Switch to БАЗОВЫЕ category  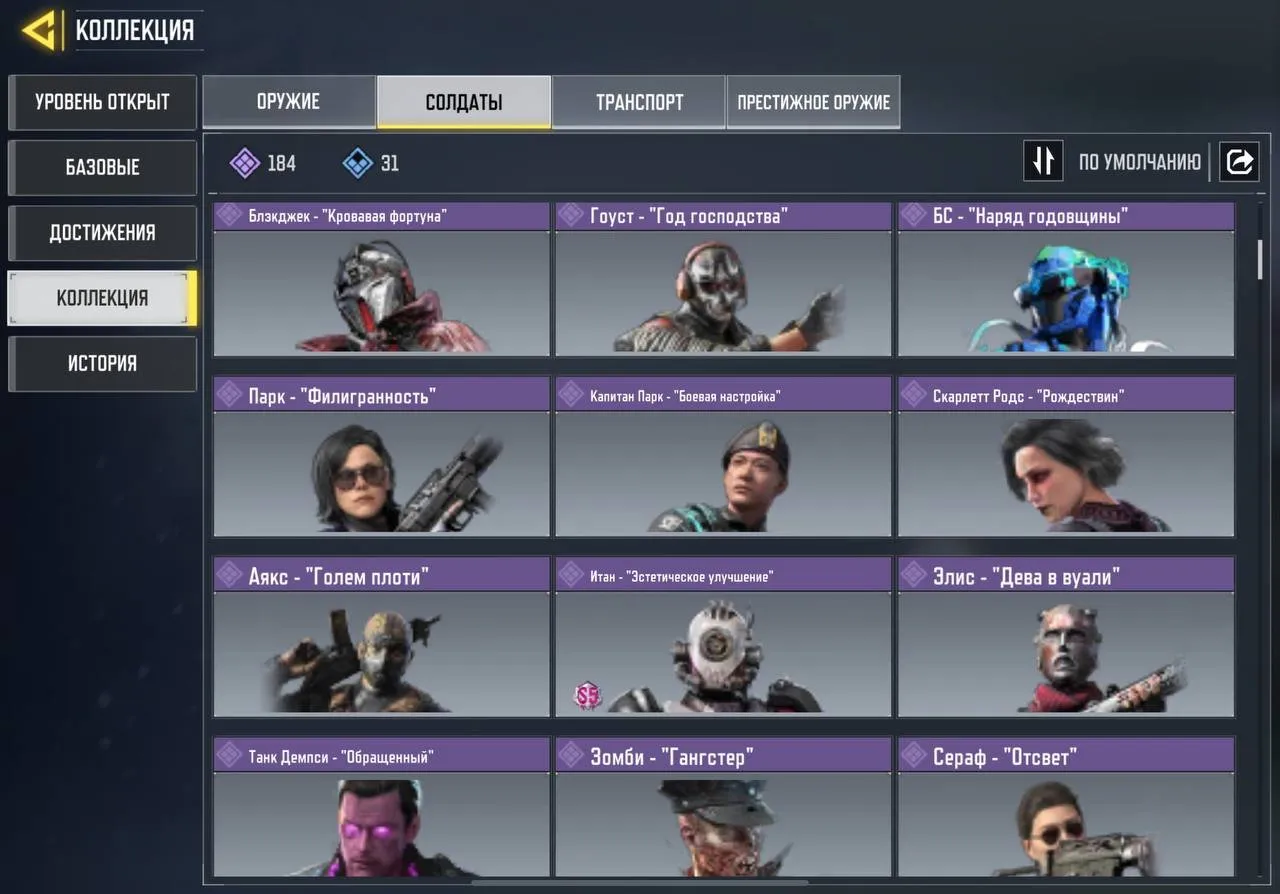pos(100,167)
